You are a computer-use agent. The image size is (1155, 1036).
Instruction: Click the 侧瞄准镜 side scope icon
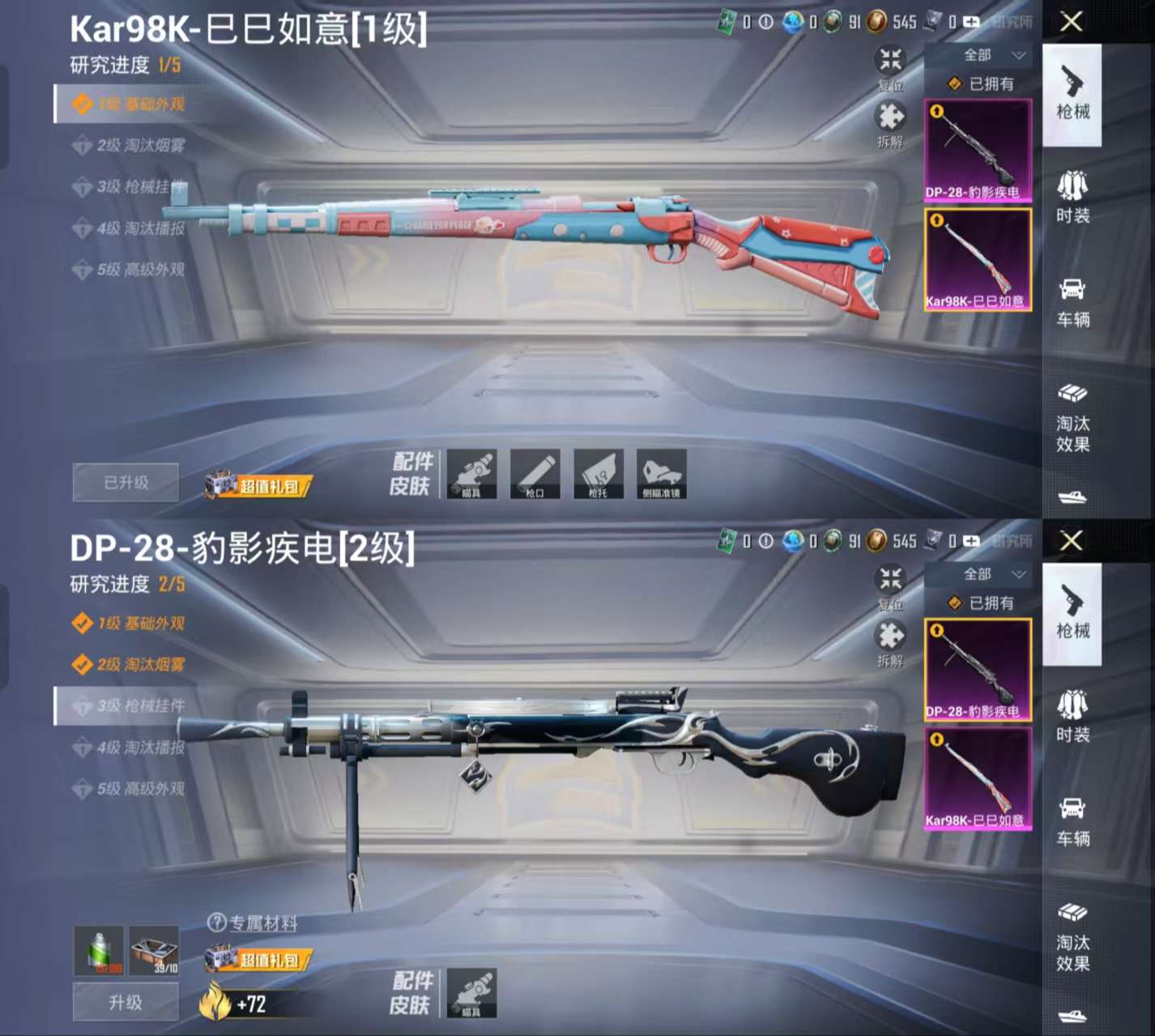(662, 474)
